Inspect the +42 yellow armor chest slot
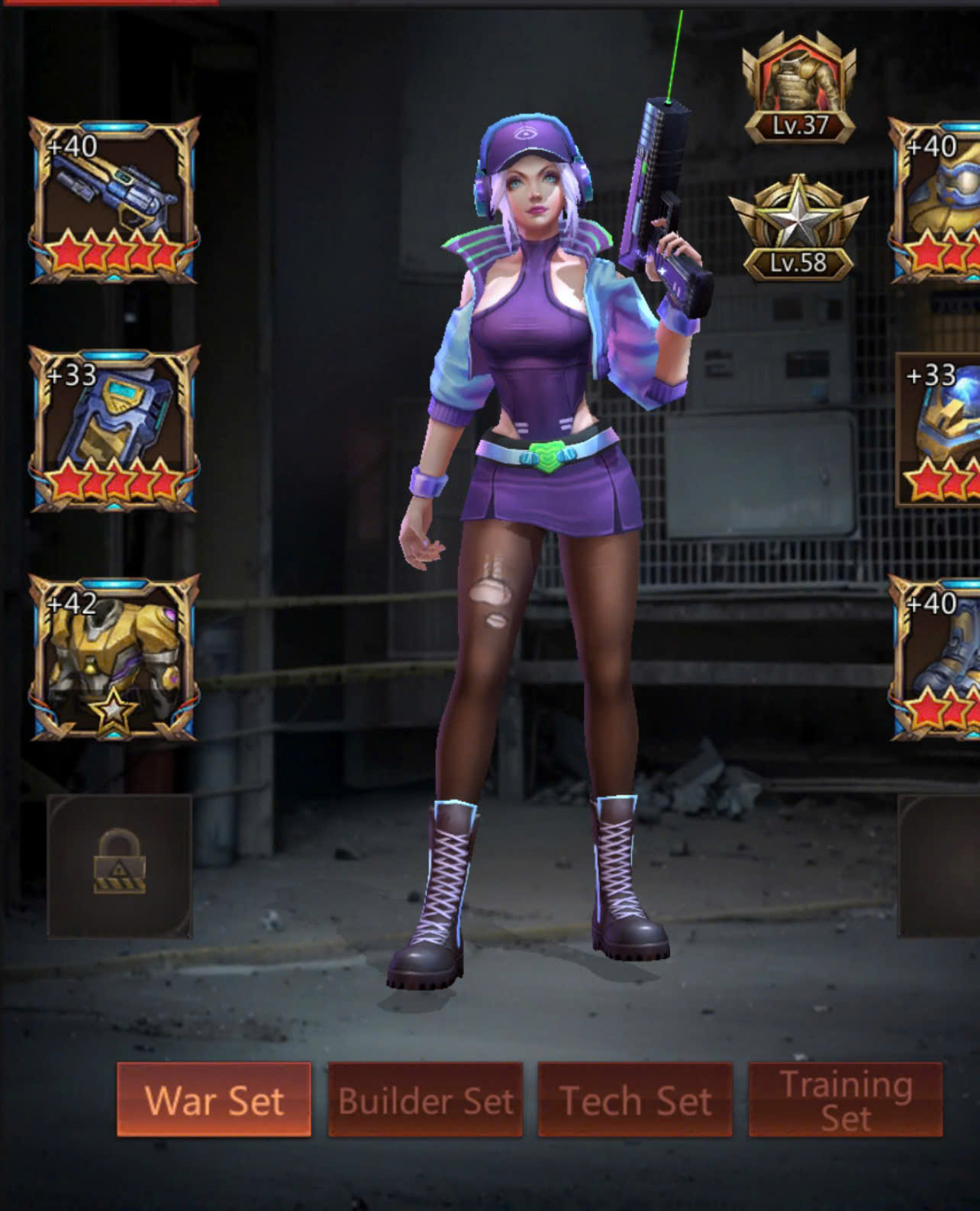Screen dimensions: 980x1211 click(114, 658)
